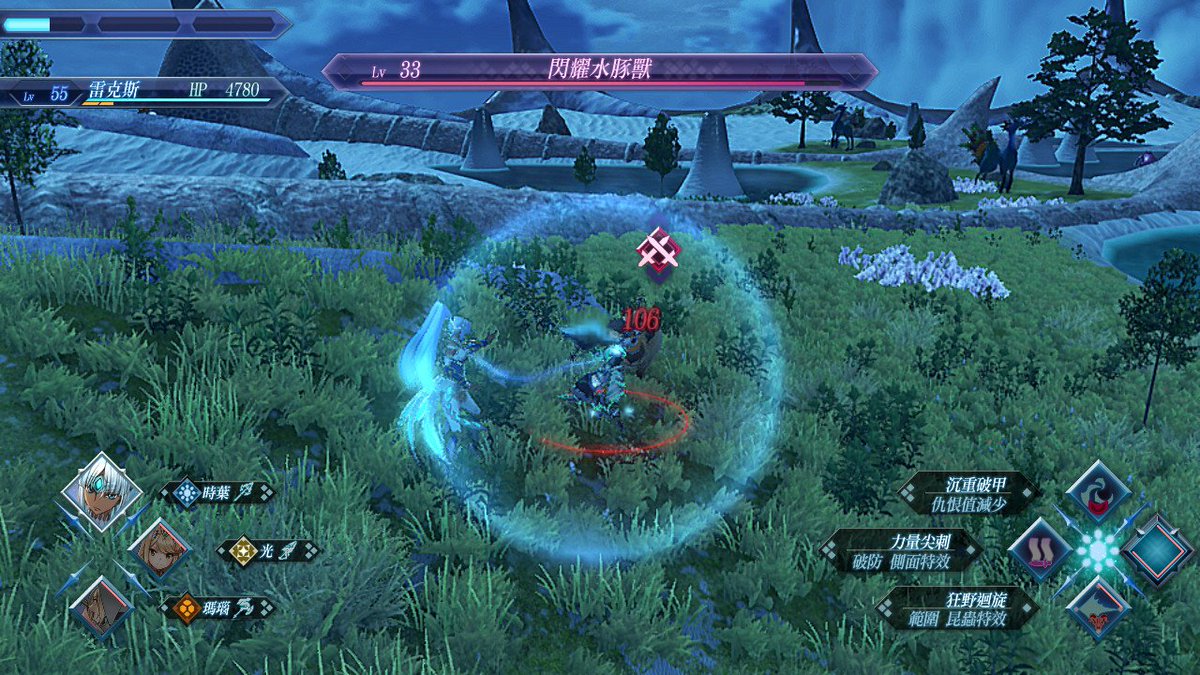The image size is (1200, 675).
Task: Click the 雷克斯 party member panel
Action: pyautogui.click(x=145, y=92)
